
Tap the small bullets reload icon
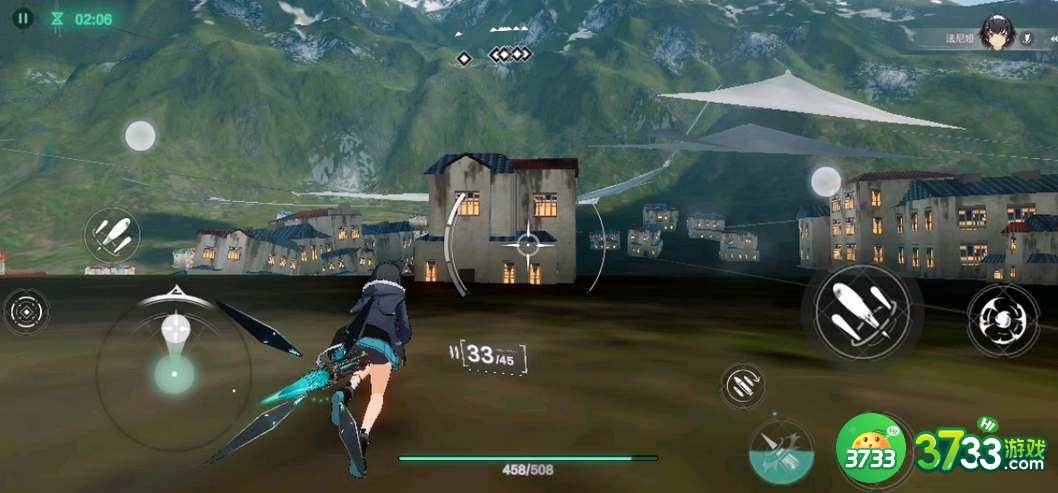tap(741, 385)
